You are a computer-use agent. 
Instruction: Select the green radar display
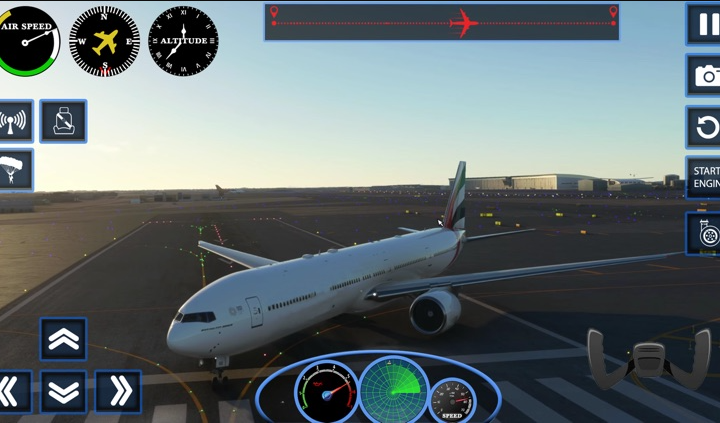tap(393, 390)
